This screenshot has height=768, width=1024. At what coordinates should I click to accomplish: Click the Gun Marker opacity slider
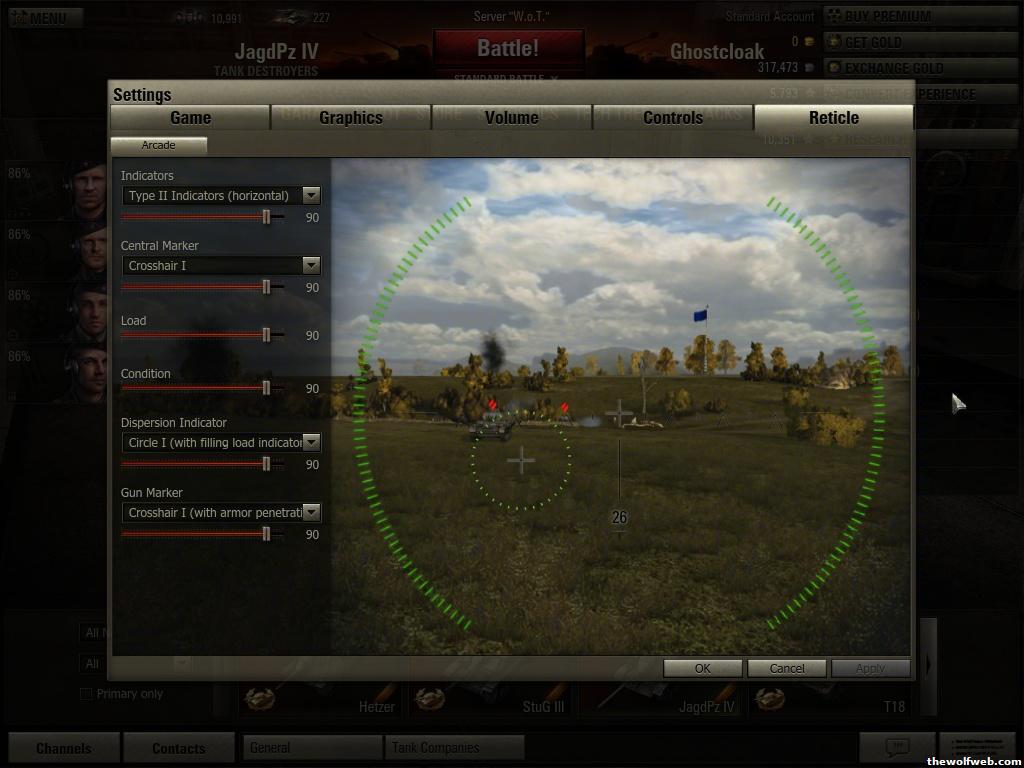pos(266,534)
